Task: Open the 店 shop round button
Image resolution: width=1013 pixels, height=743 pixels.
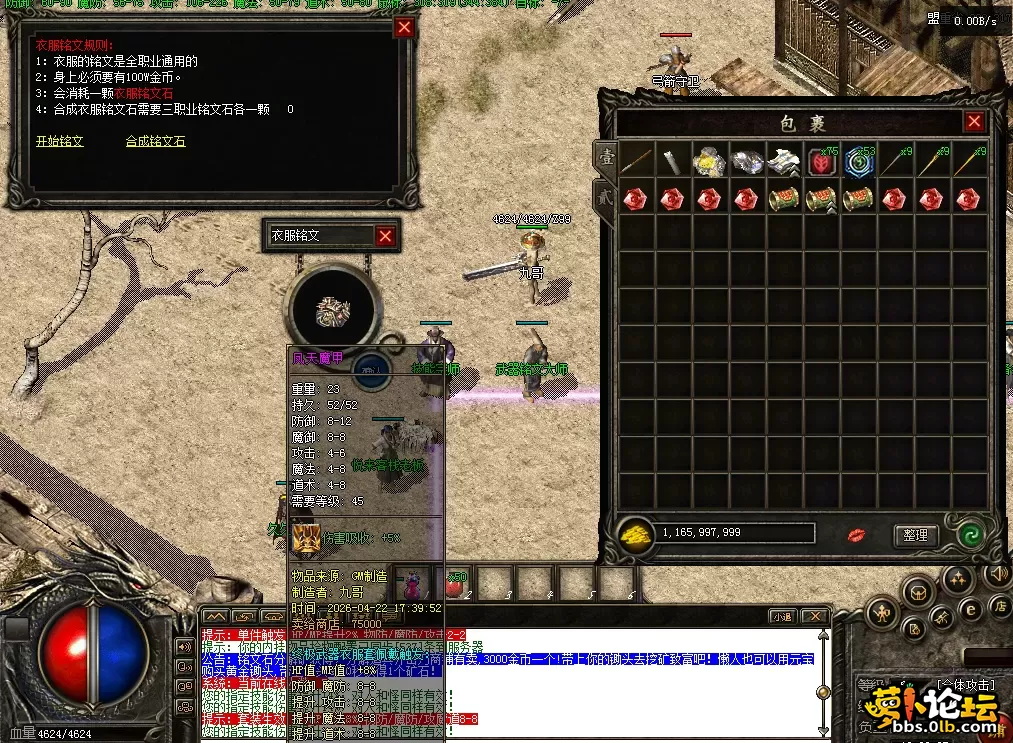Action: coord(999,606)
